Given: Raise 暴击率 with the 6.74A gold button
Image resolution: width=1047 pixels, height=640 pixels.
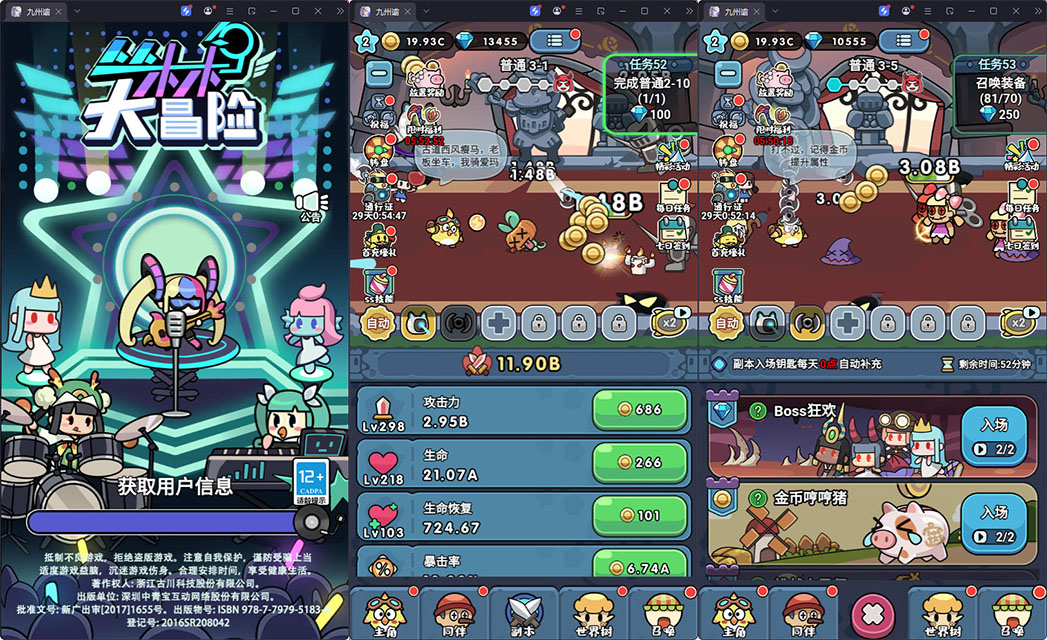Looking at the screenshot, I should click(x=640, y=567).
